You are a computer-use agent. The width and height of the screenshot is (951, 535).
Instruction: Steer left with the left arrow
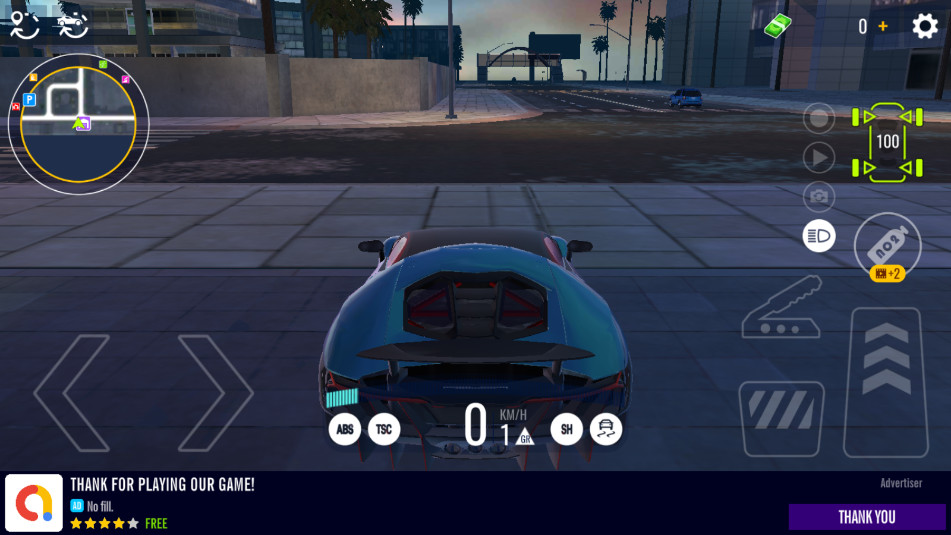(x=72, y=393)
